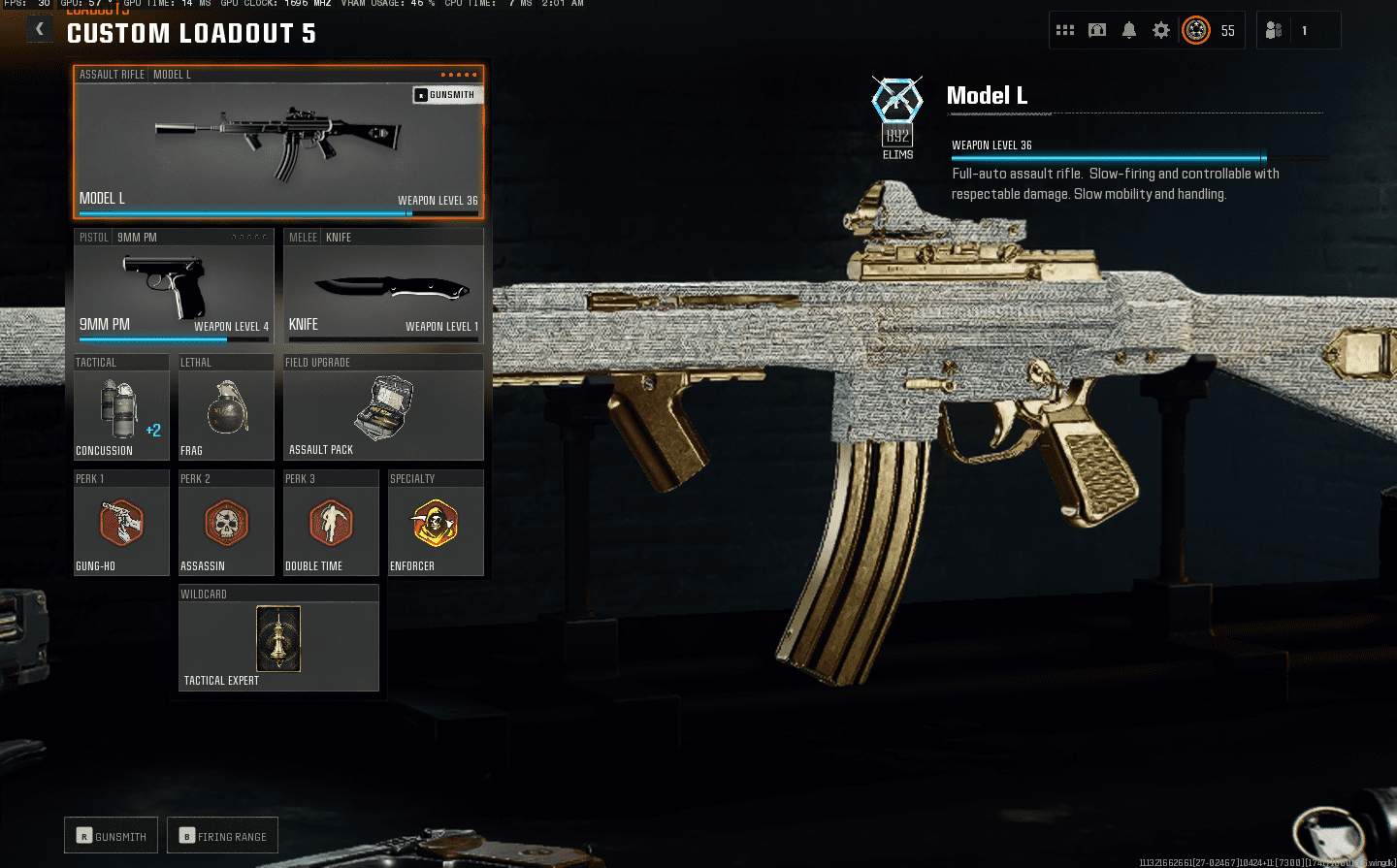Select the Frag lethal slot
Image resolution: width=1397 pixels, height=868 pixels.
226,409
